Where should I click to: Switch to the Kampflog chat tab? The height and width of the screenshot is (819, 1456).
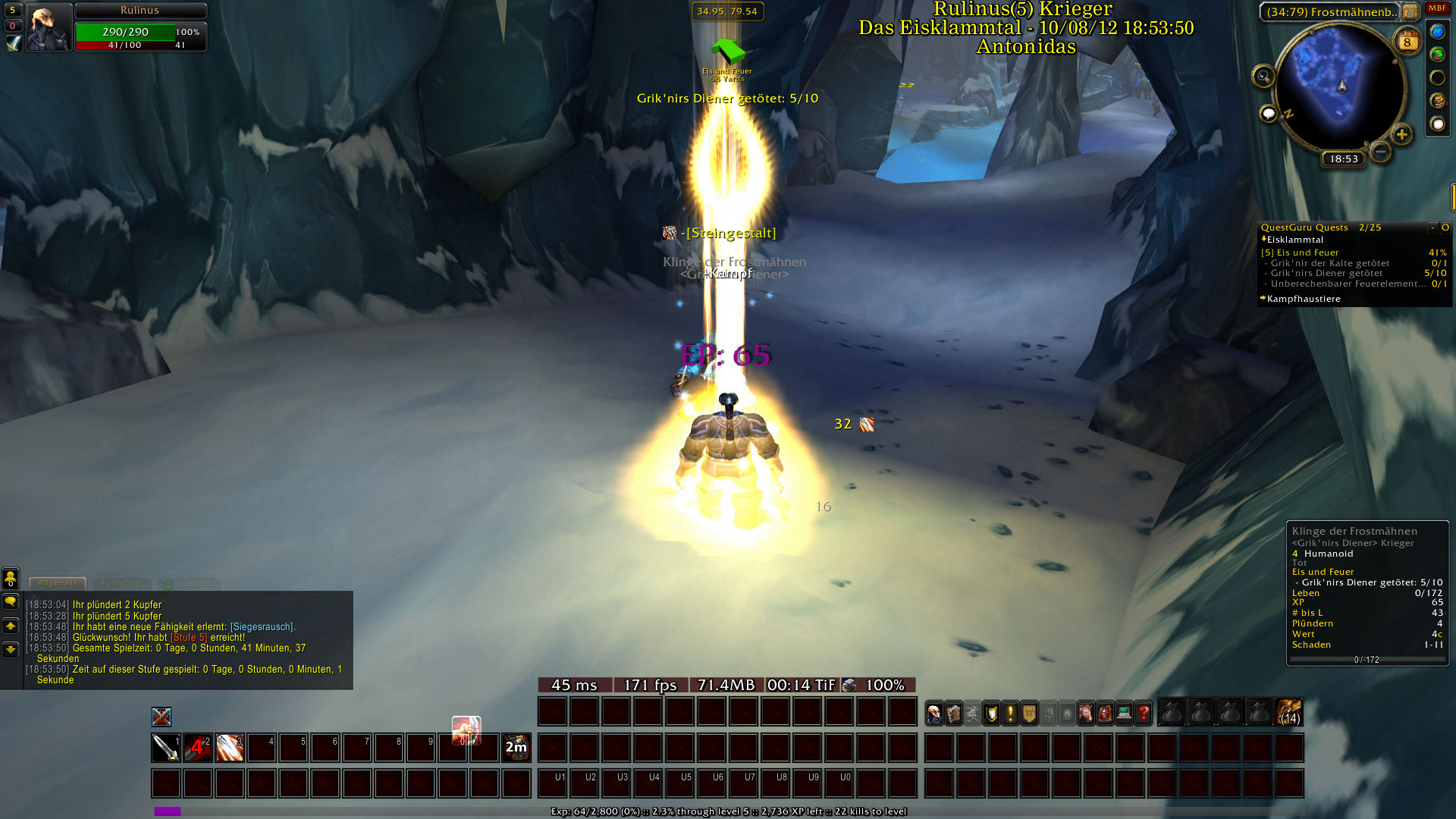tap(121, 583)
